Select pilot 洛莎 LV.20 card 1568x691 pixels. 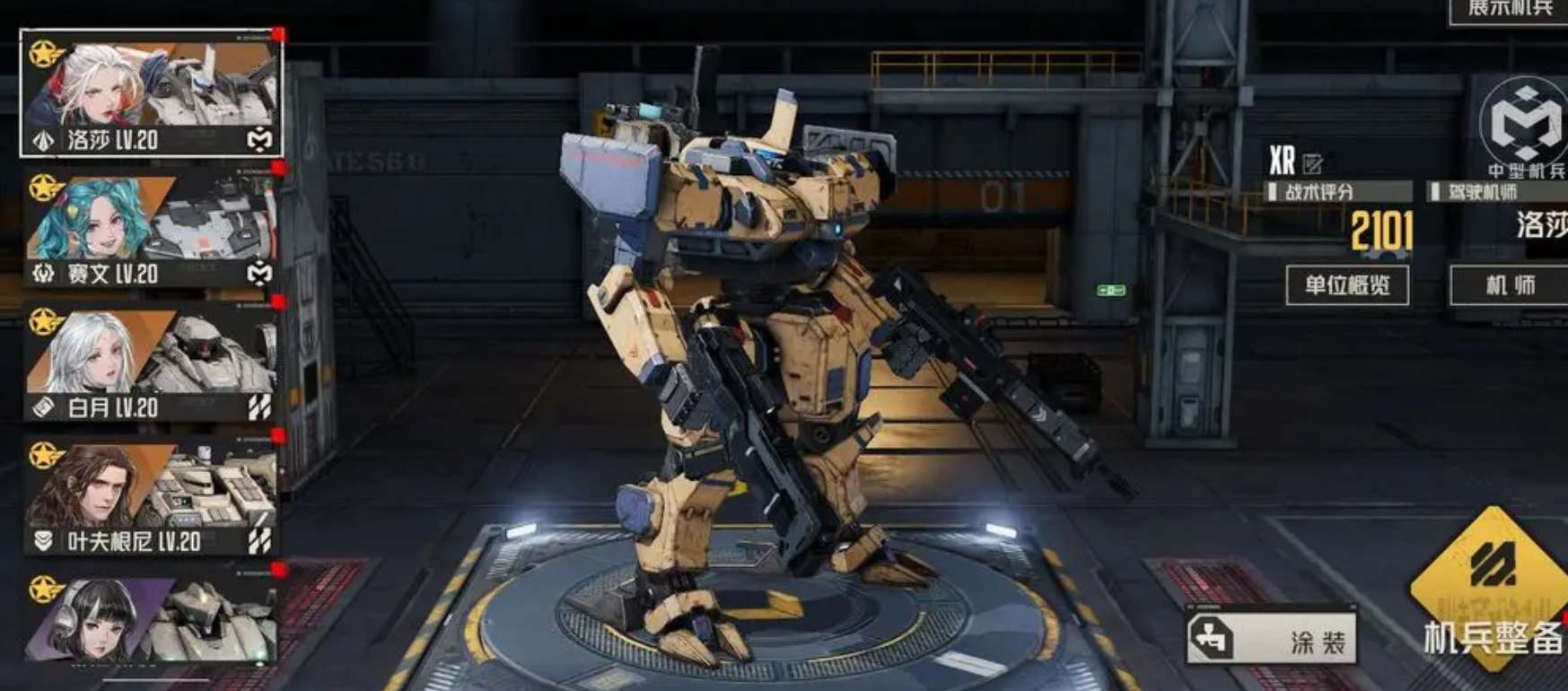point(152,93)
